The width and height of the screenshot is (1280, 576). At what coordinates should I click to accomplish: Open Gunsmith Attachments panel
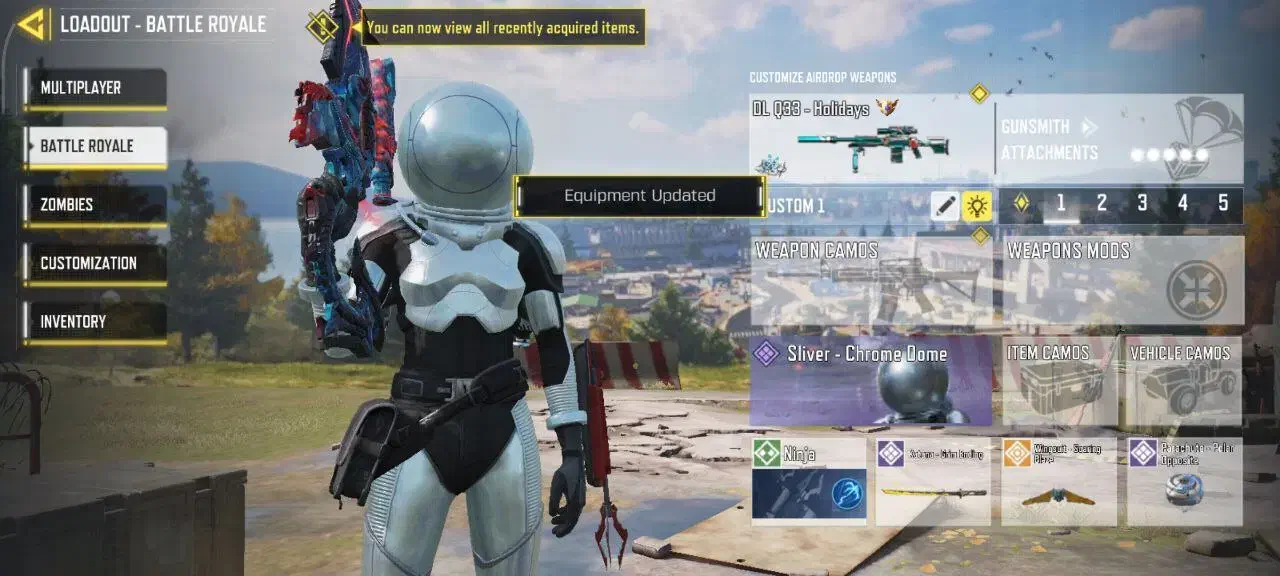coord(1120,138)
